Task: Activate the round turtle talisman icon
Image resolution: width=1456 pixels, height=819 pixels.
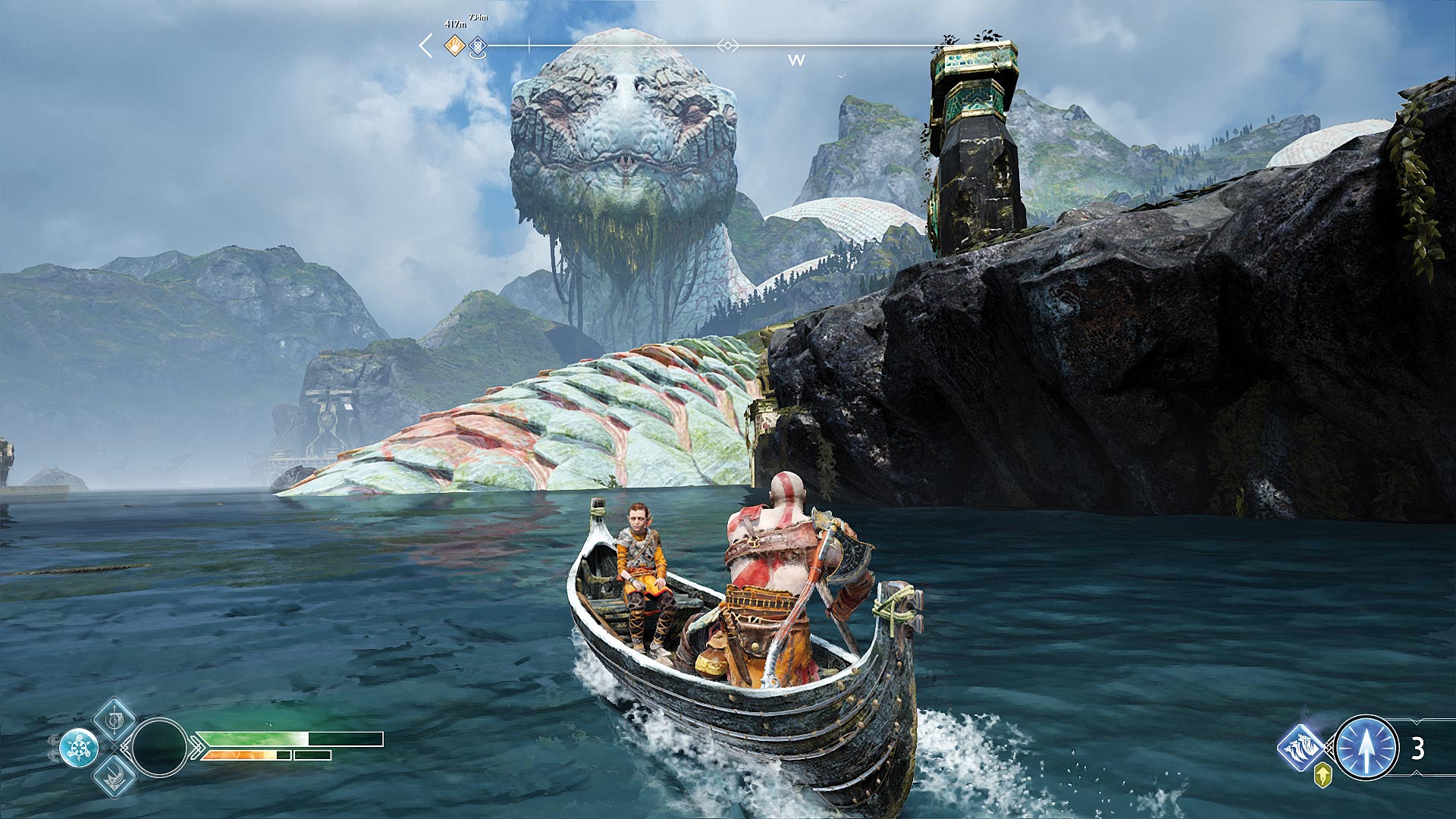Action: coord(79,748)
